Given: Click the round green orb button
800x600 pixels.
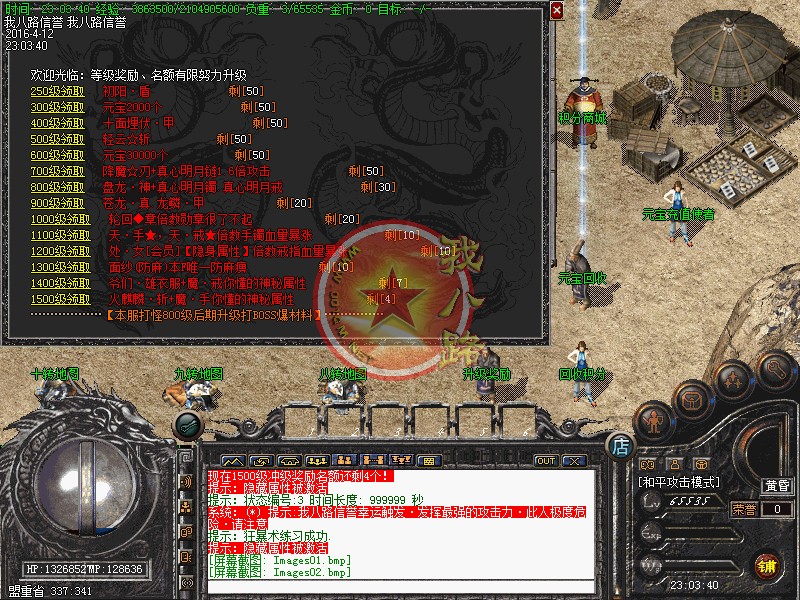Looking at the screenshot, I should pyautogui.click(x=187, y=424).
